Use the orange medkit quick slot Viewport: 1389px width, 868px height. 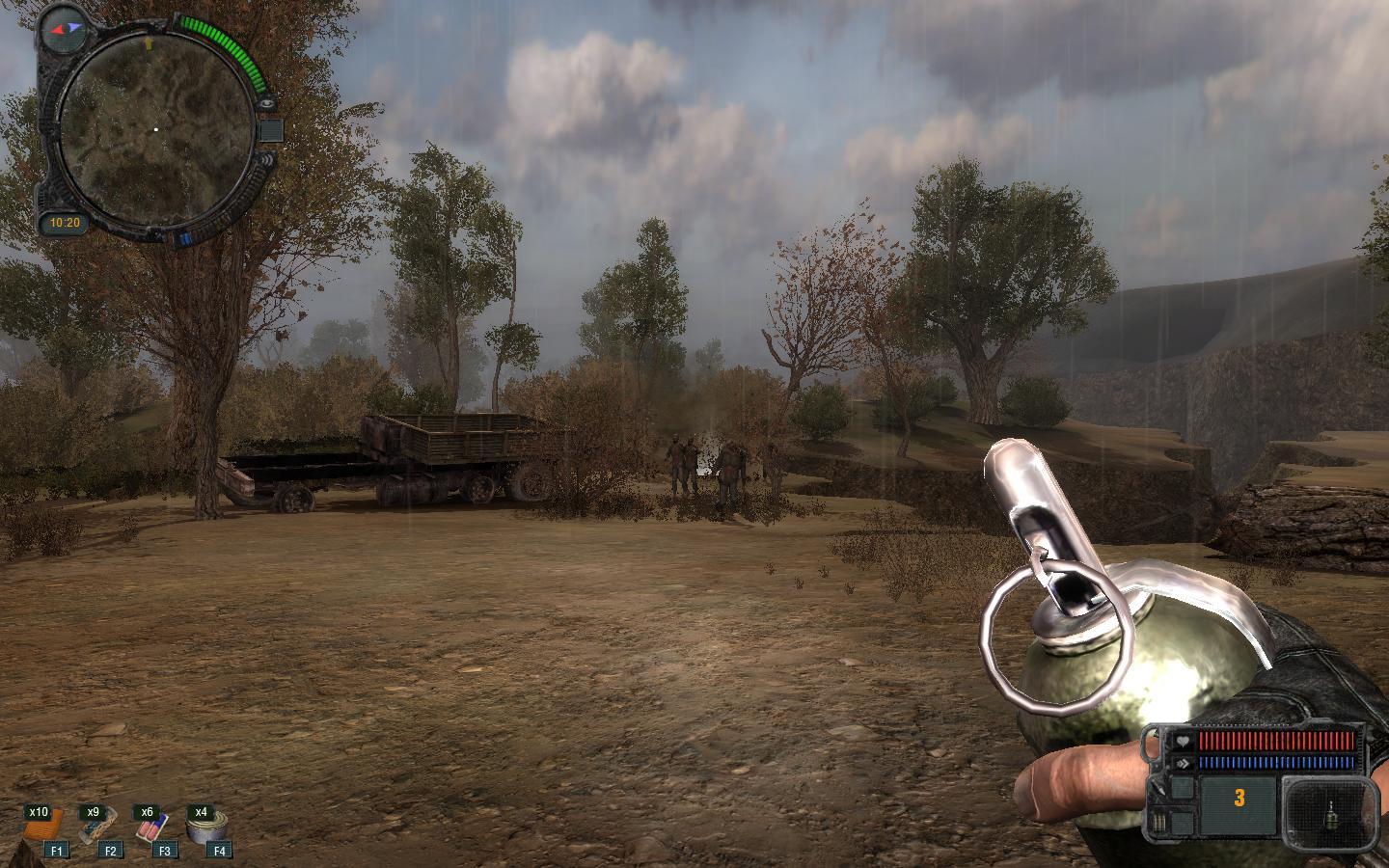[44, 827]
